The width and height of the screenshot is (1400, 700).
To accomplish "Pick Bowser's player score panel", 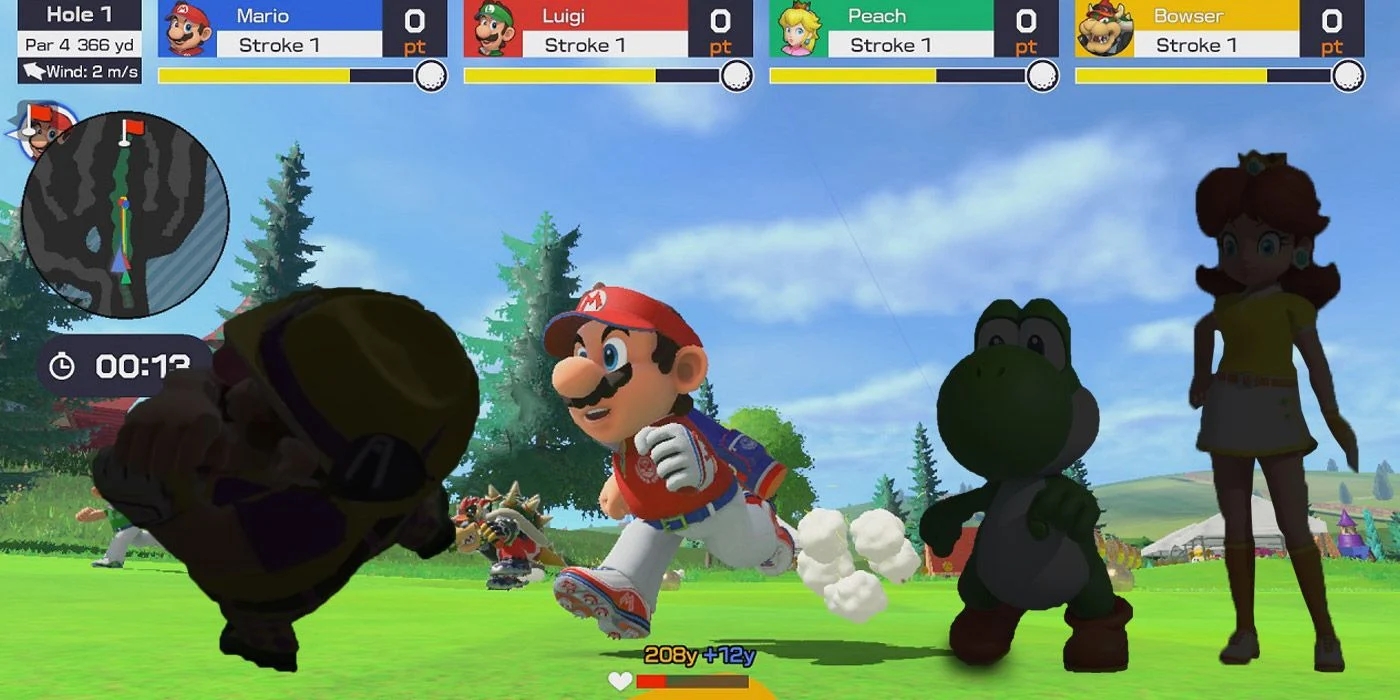I will click(1219, 30).
